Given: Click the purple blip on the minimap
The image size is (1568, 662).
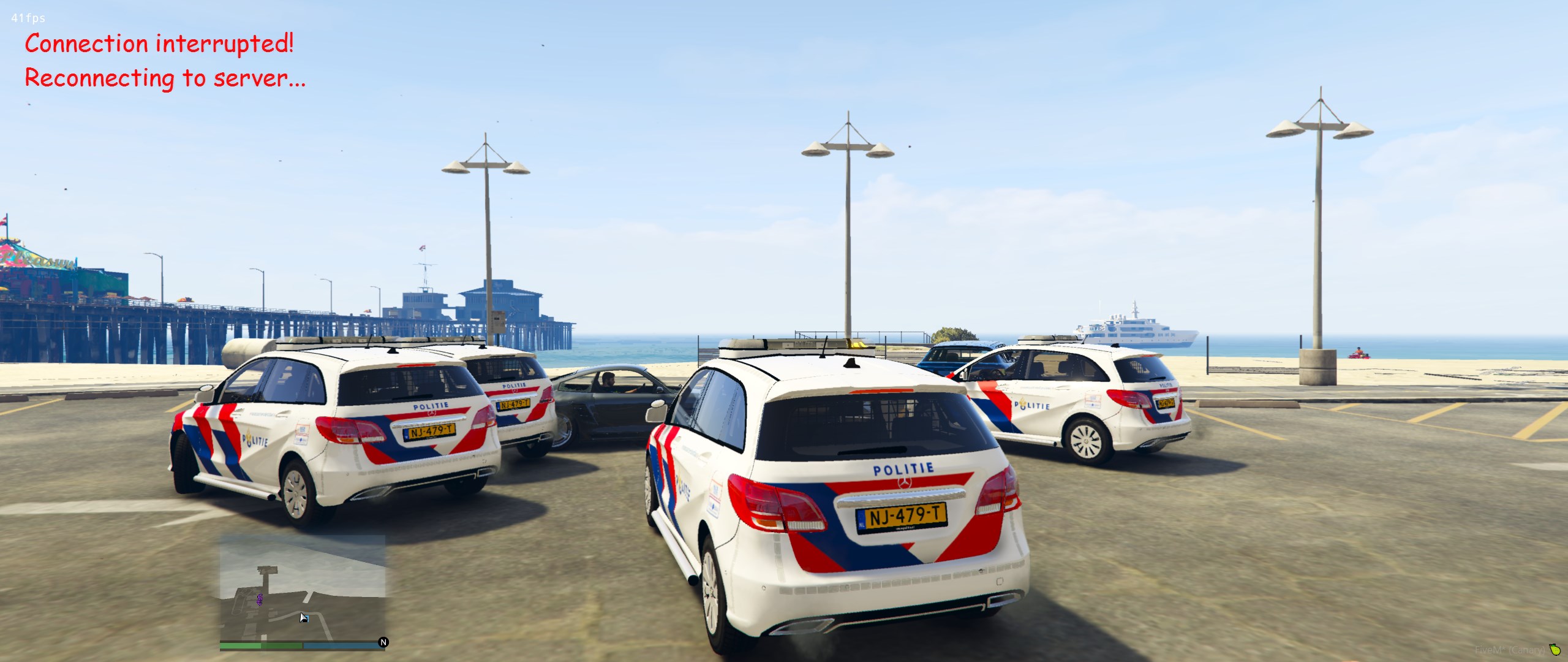Looking at the screenshot, I should pyautogui.click(x=260, y=599).
